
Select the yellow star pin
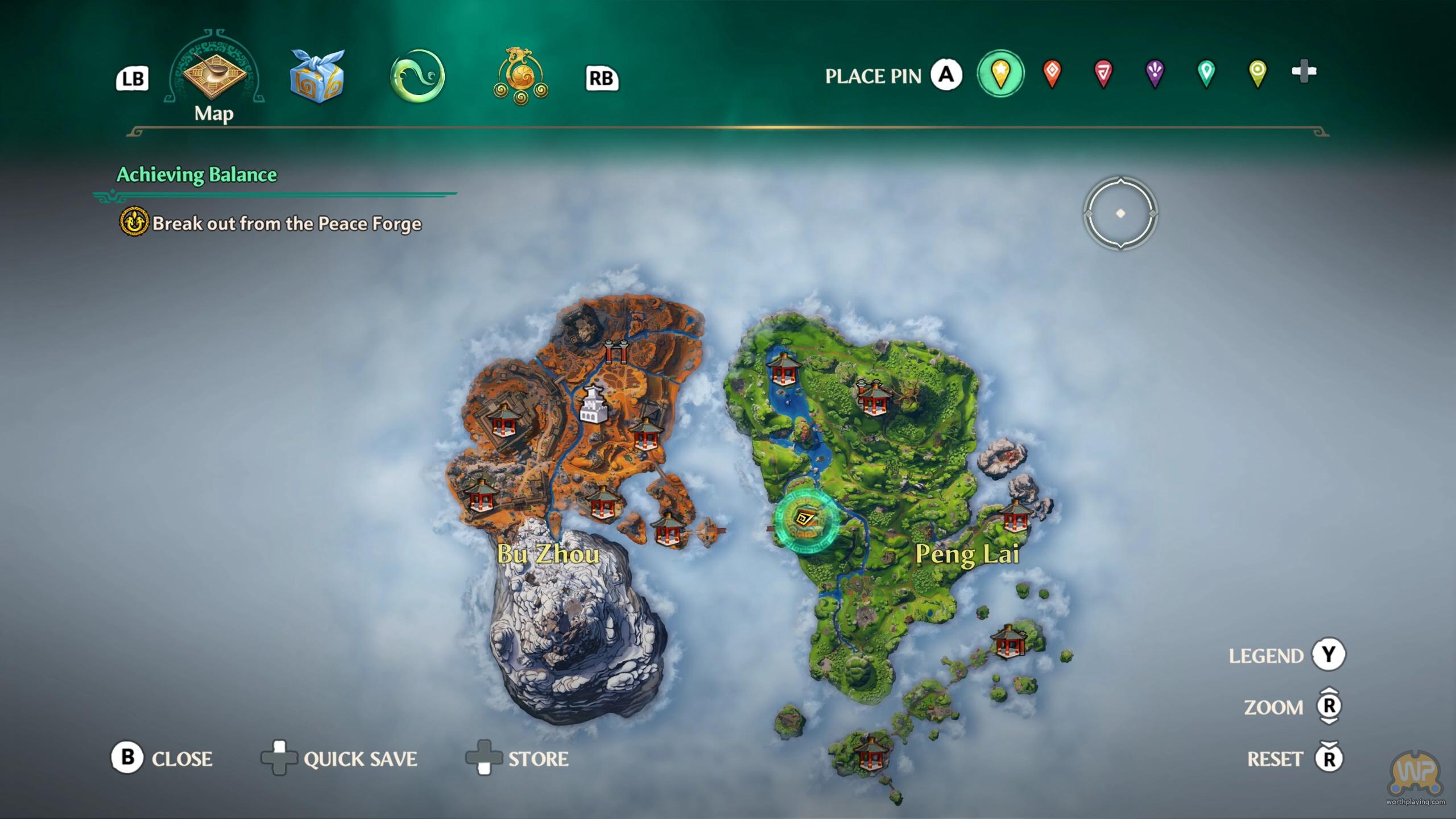1000,73
